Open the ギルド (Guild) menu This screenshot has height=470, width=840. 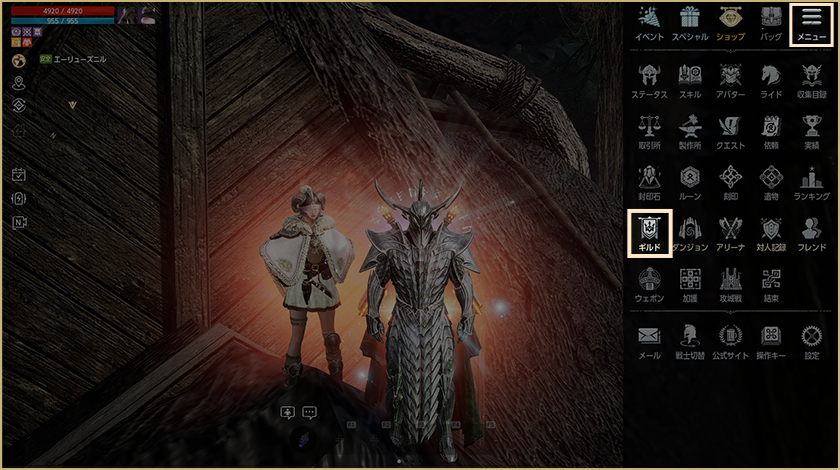point(649,231)
